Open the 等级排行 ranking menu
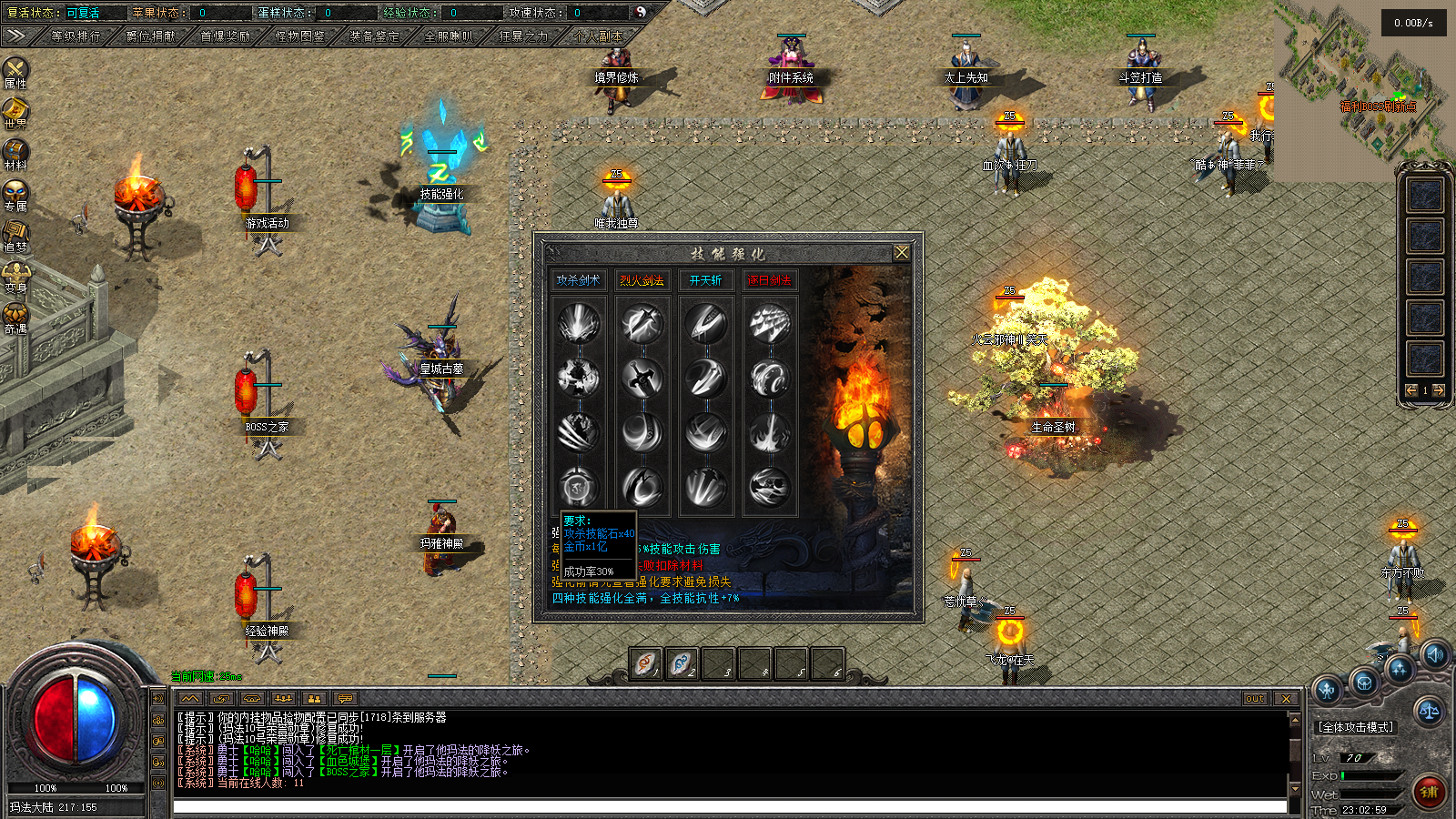This screenshot has height=819, width=1456. click(x=76, y=36)
